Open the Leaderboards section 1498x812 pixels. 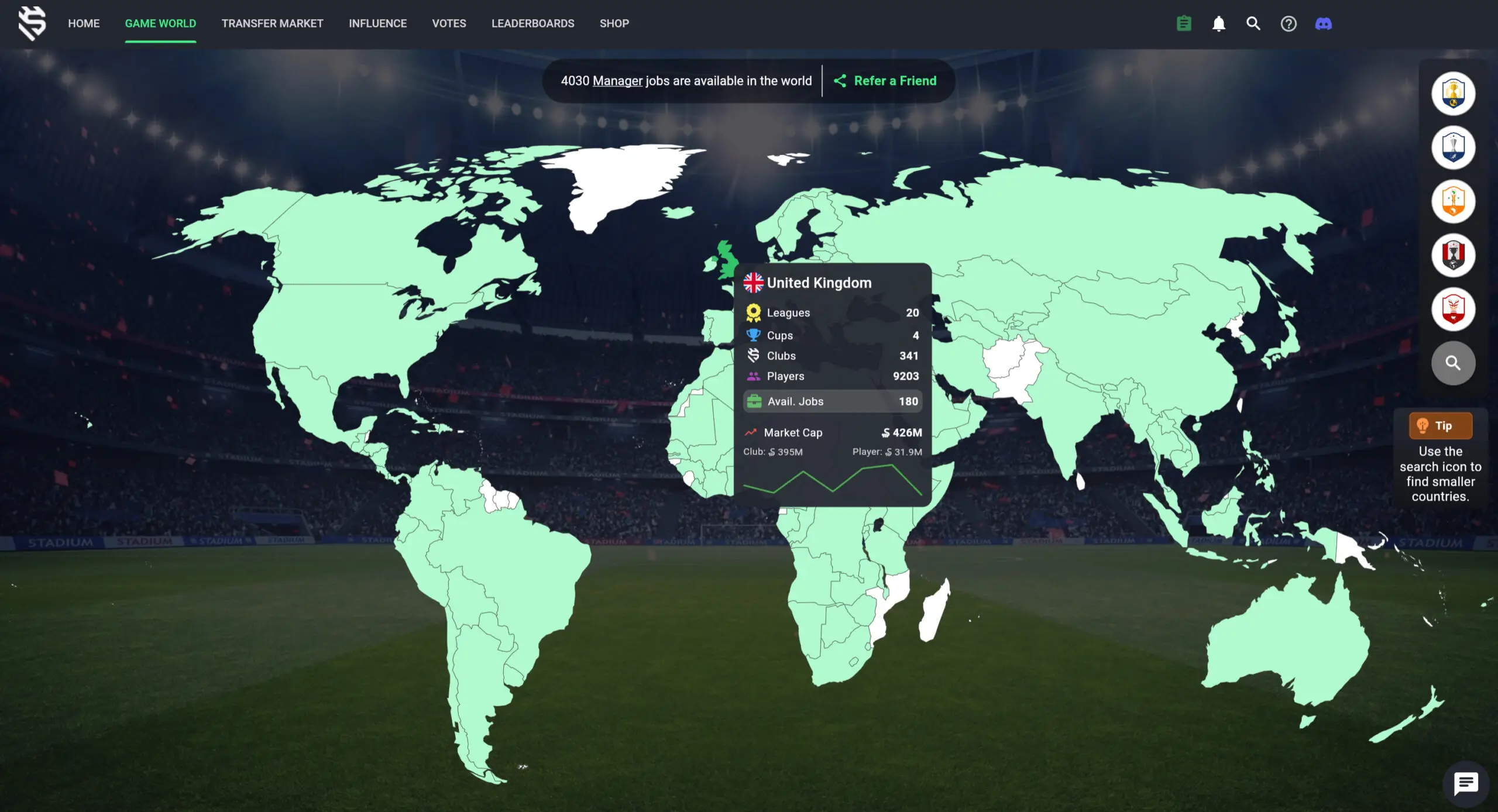click(532, 23)
